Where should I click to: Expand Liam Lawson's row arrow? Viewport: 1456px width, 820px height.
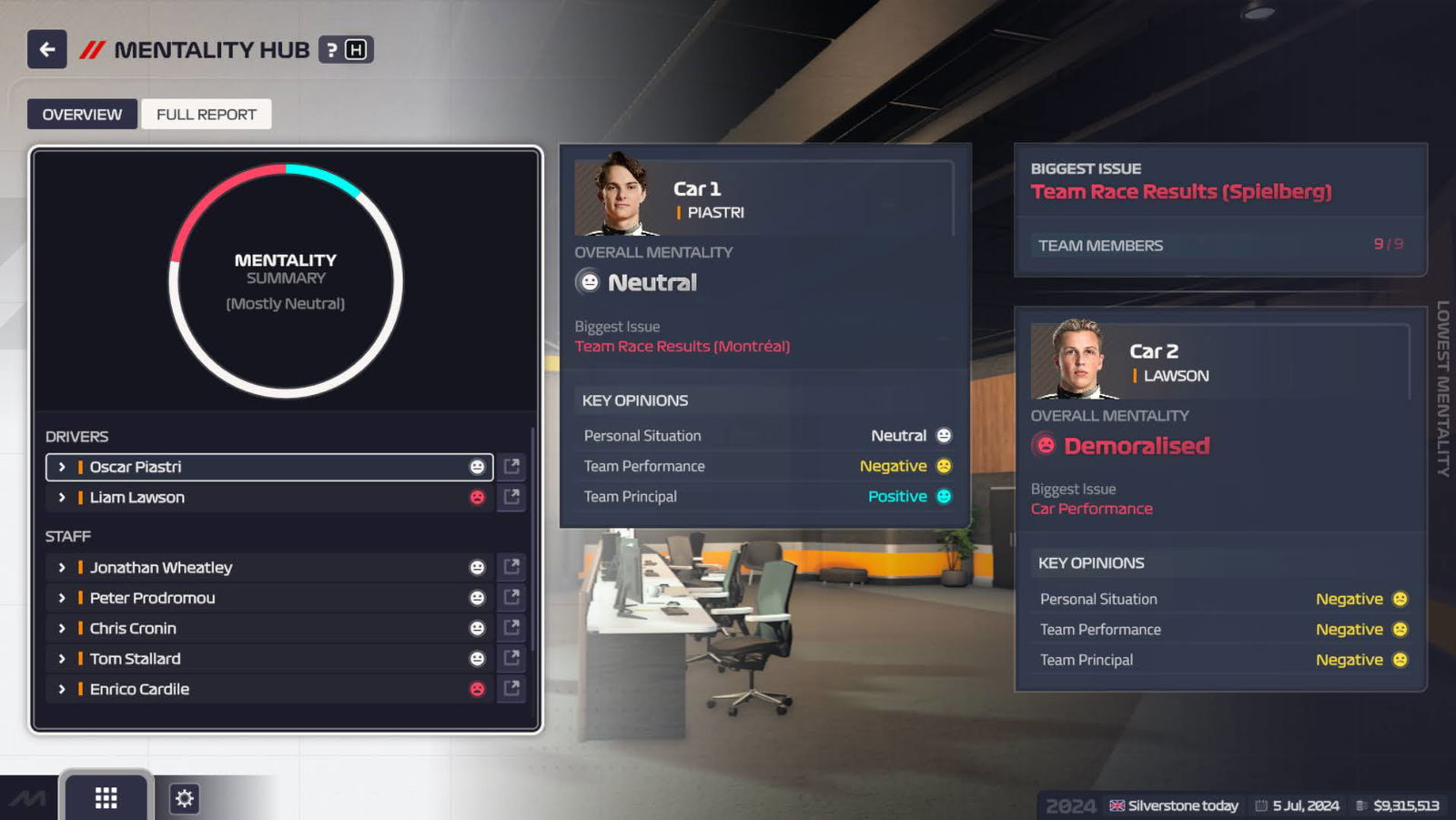[62, 498]
